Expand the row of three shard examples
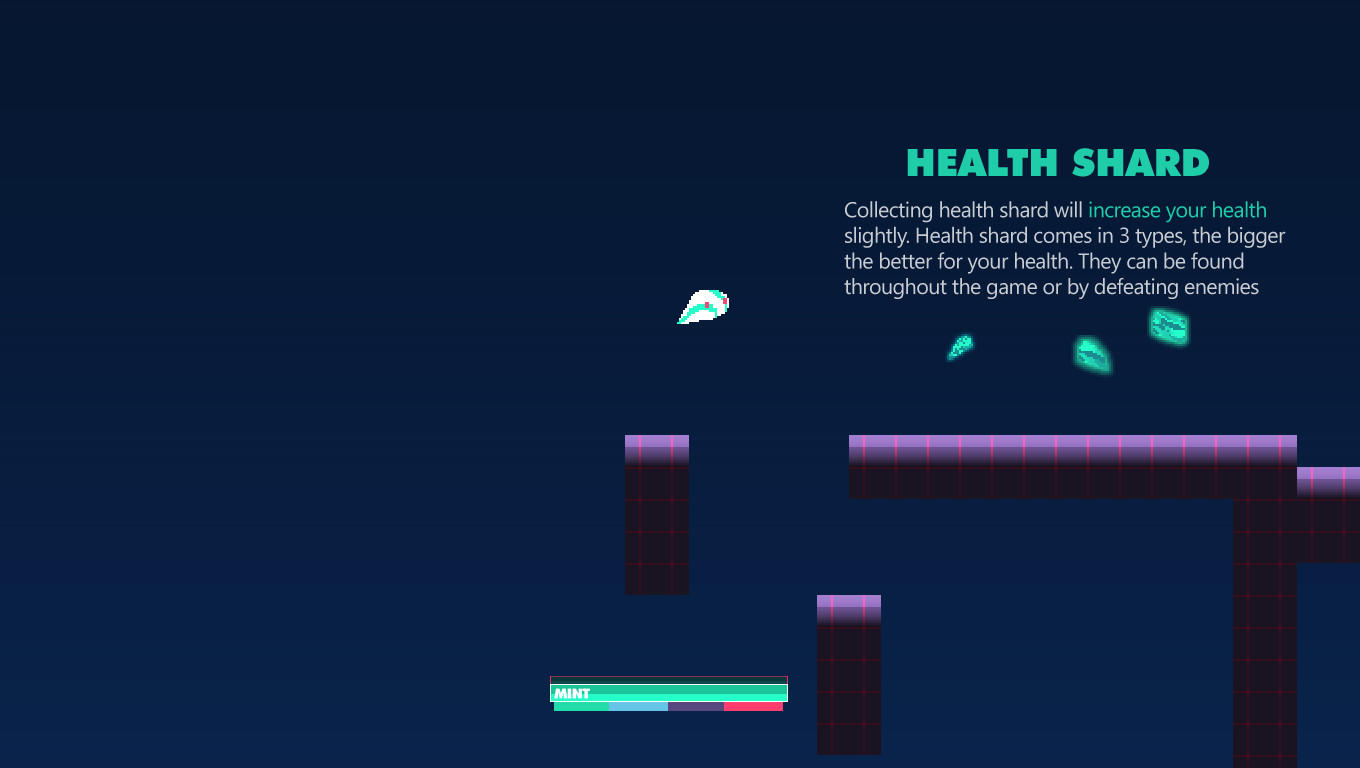Image resolution: width=1360 pixels, height=768 pixels. pyautogui.click(x=1065, y=345)
